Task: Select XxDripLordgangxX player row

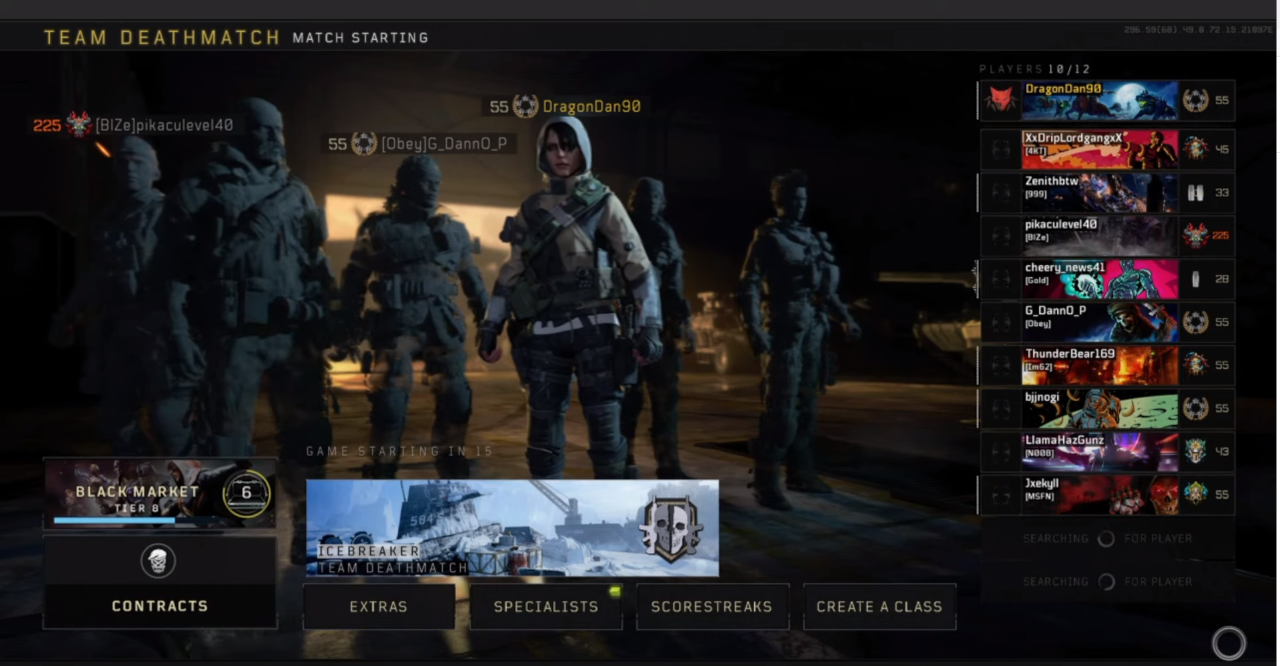Action: pos(1100,149)
